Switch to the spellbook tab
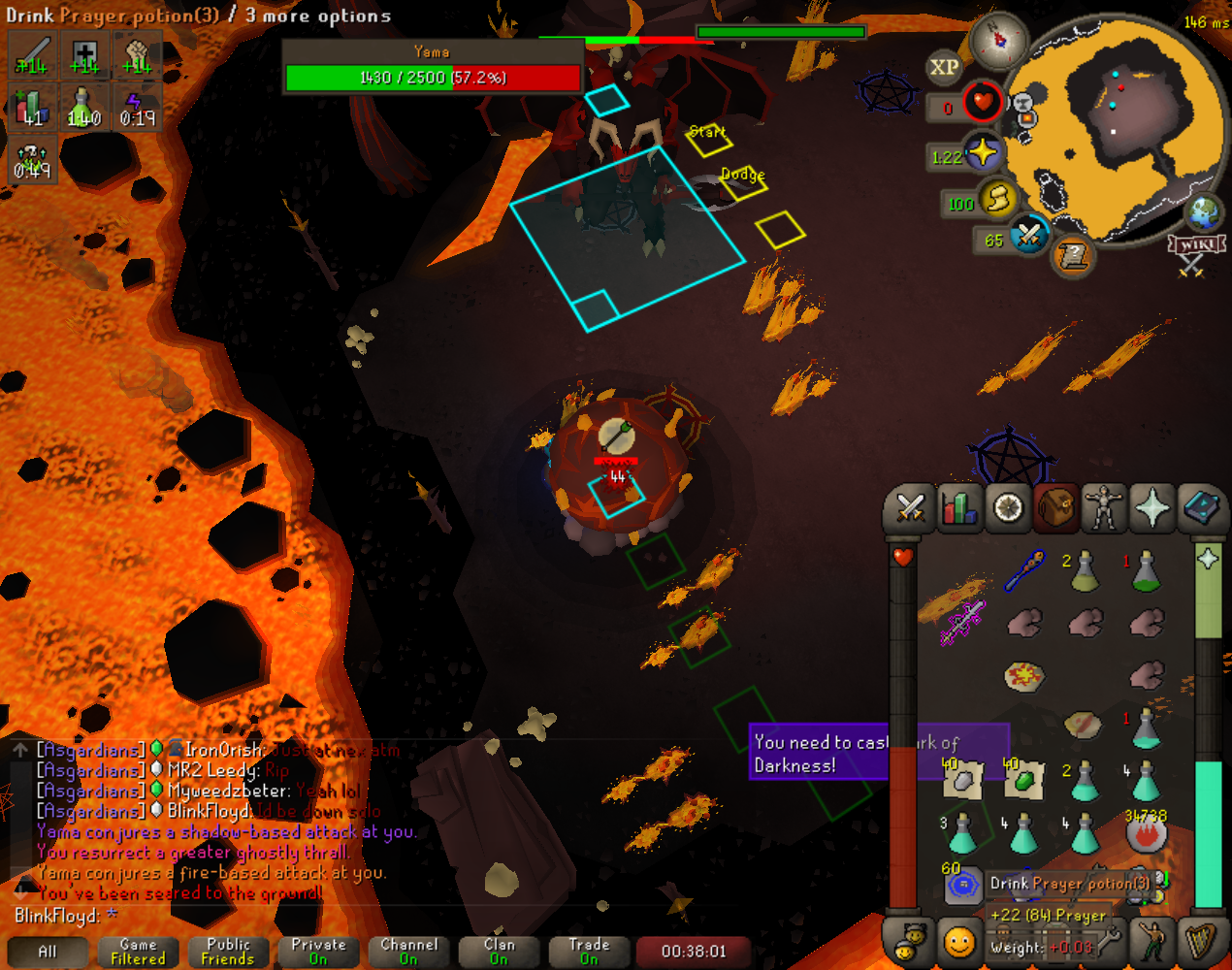Image resolution: width=1232 pixels, height=970 pixels. 1201,507
